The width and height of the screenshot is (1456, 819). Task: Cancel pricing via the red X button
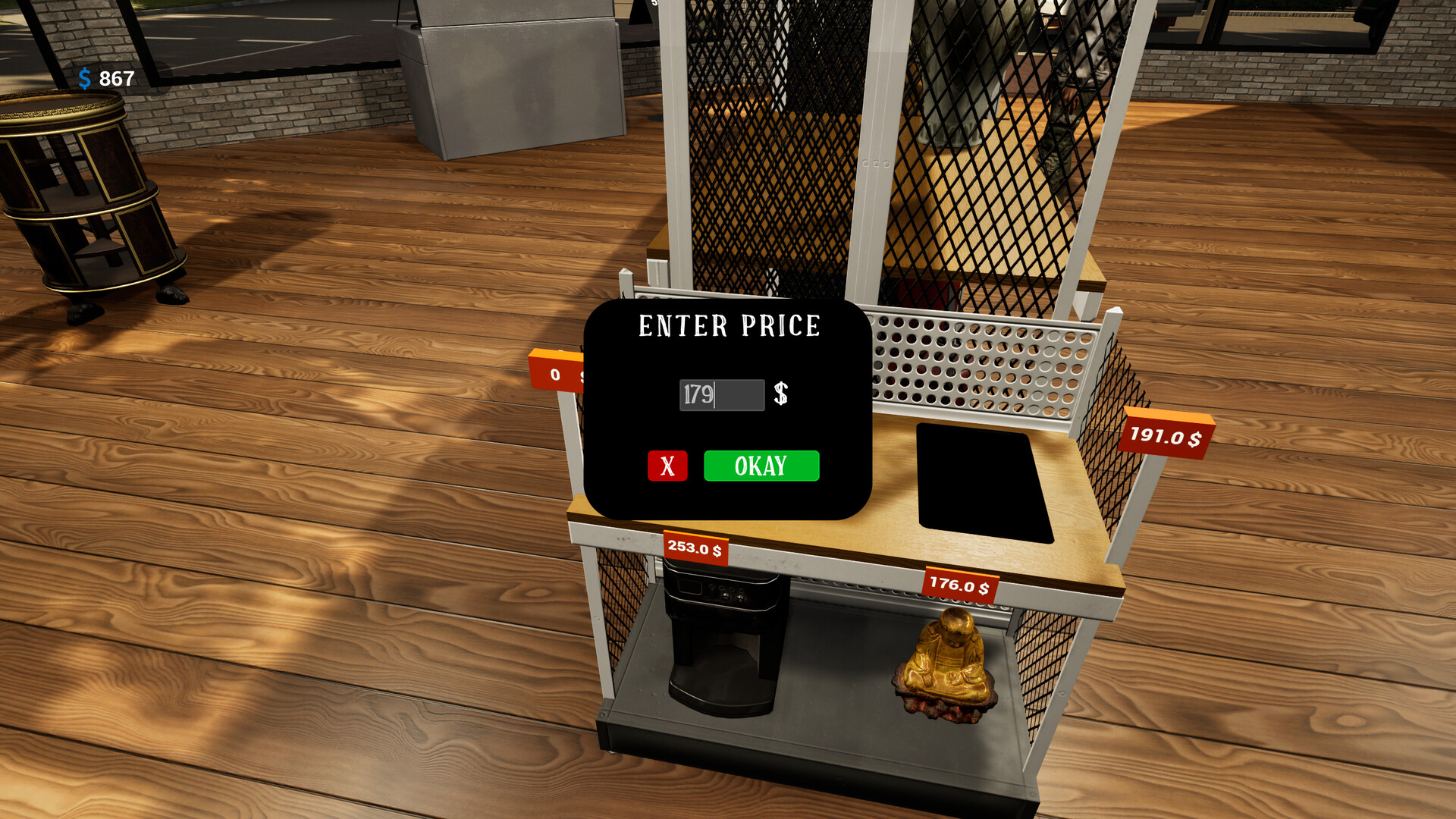point(667,467)
